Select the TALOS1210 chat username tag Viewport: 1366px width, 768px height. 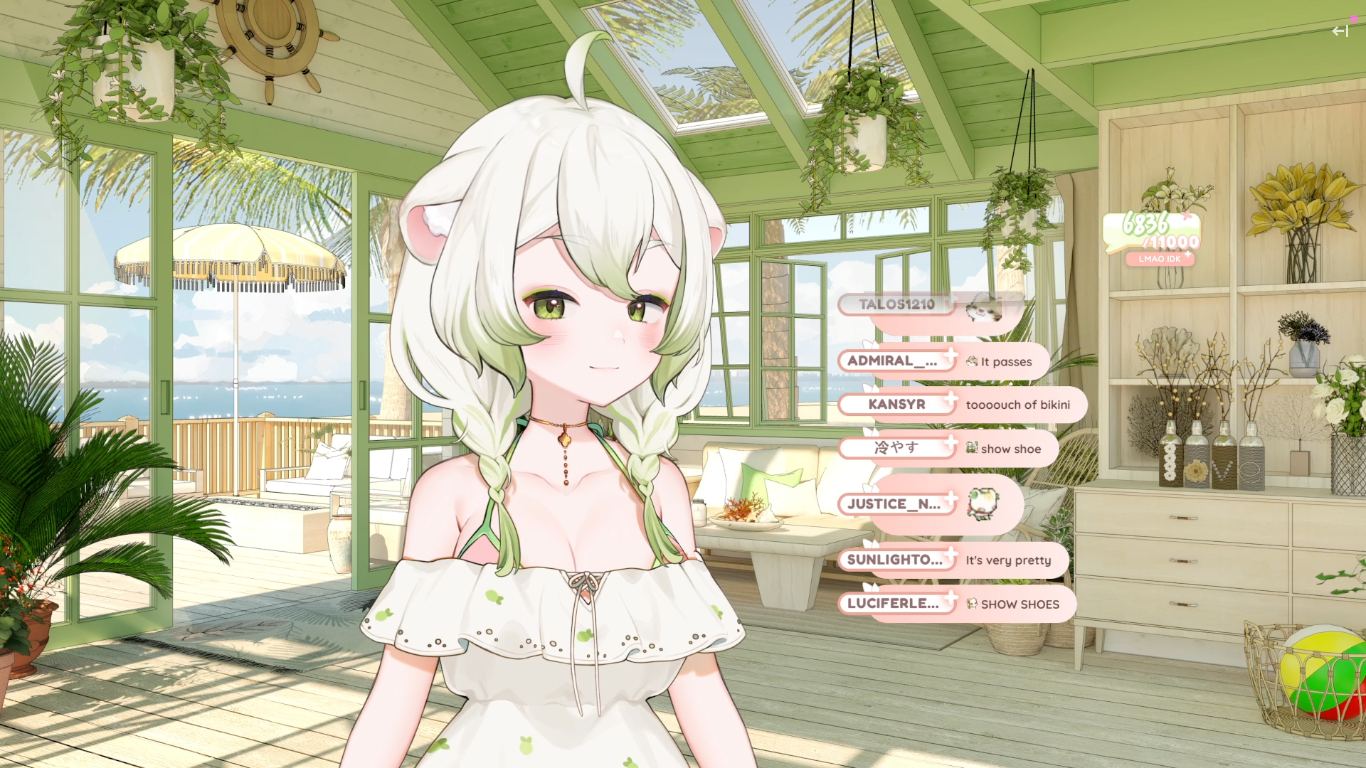pyautogui.click(x=897, y=304)
